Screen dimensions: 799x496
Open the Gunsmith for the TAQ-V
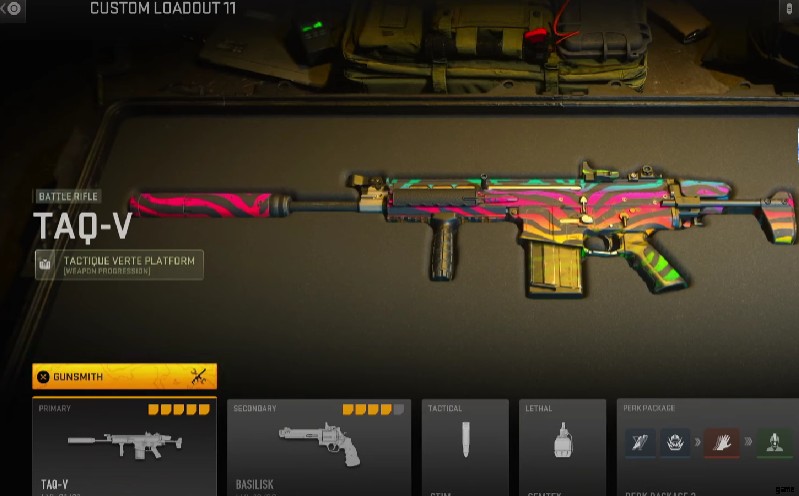[x=124, y=377]
